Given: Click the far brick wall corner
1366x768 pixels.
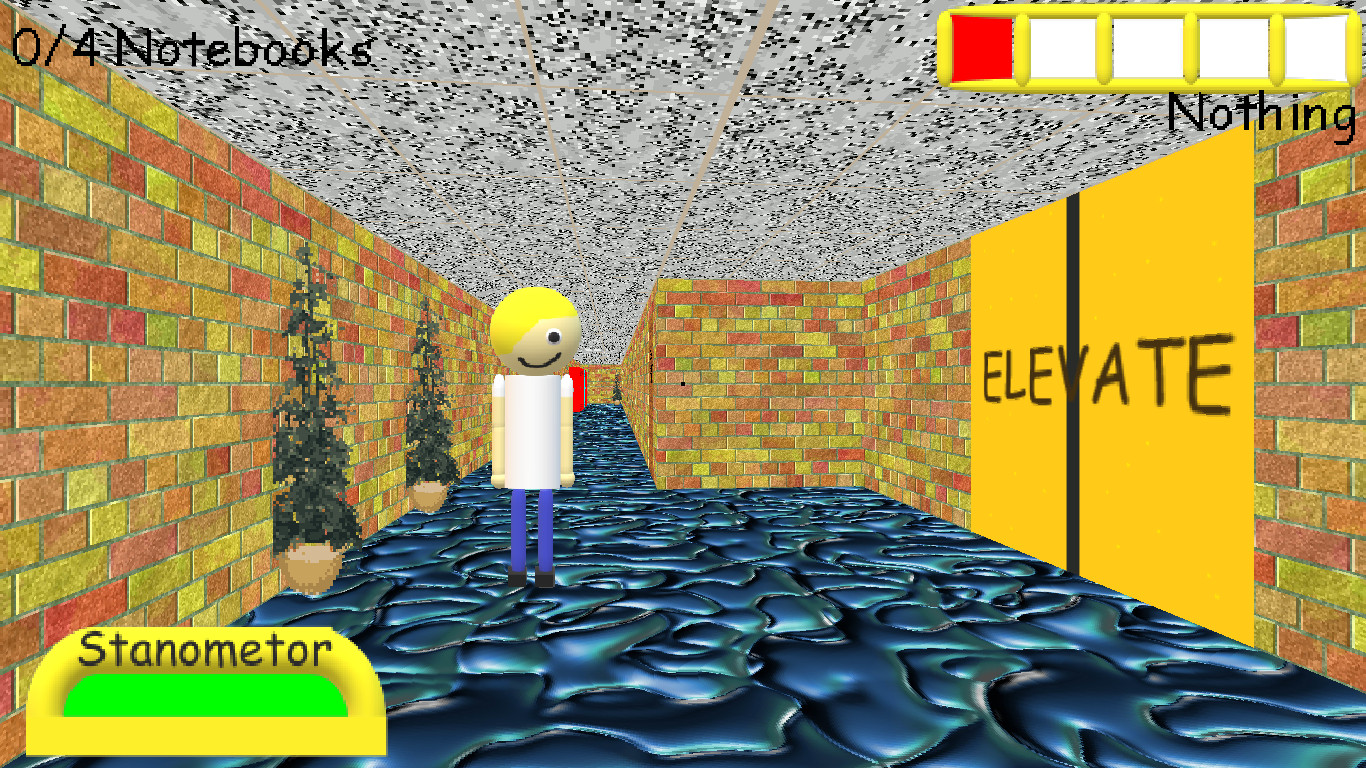Looking at the screenshot, I should [655, 380].
